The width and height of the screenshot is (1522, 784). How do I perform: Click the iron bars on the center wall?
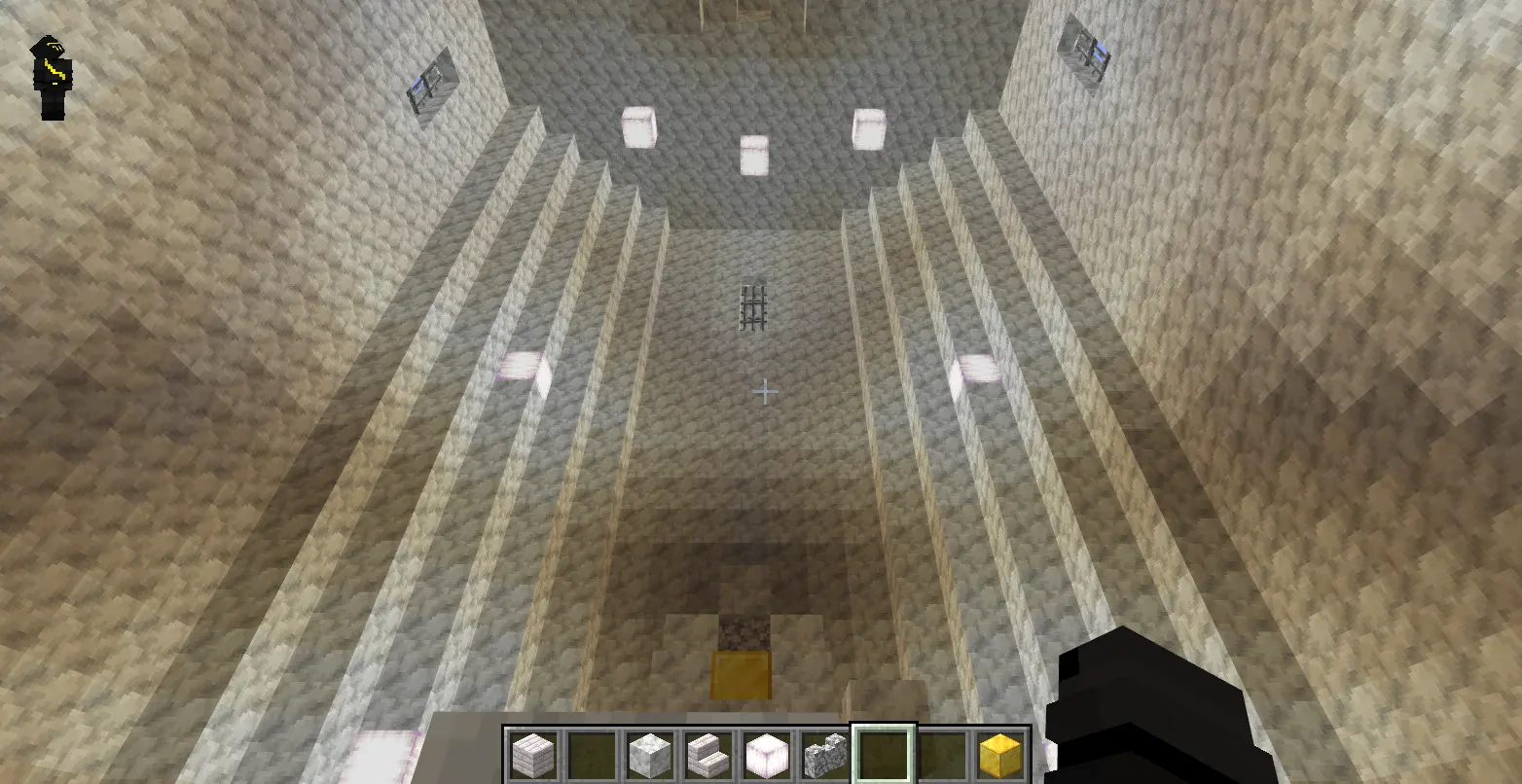click(752, 303)
